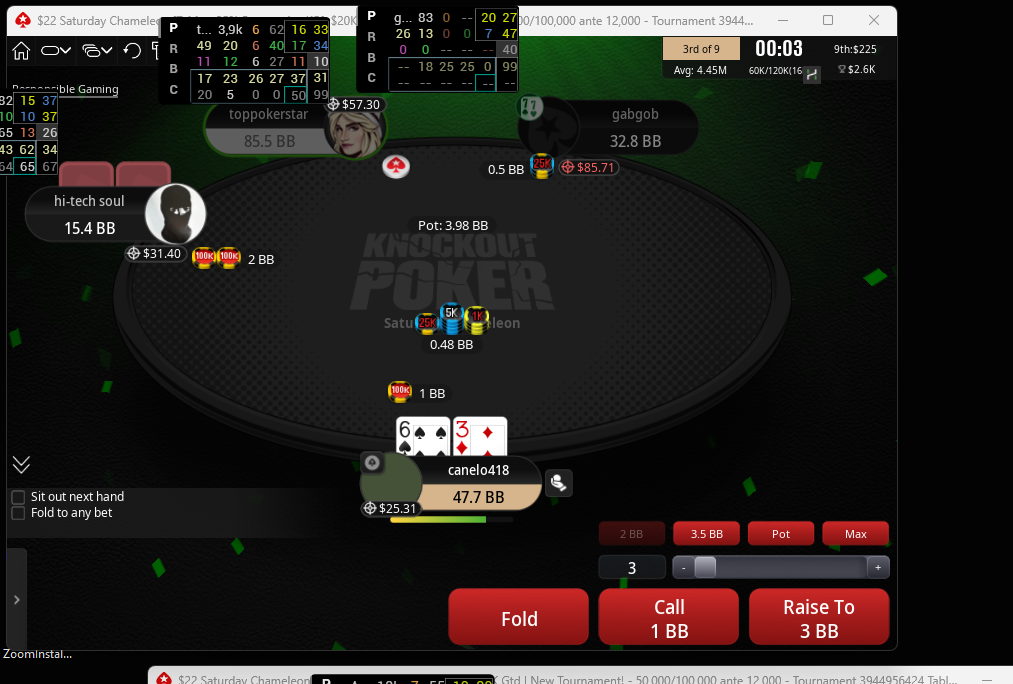This screenshot has width=1013, height=684.
Task: Decrease the bet with the minus button
Action: [x=683, y=568]
